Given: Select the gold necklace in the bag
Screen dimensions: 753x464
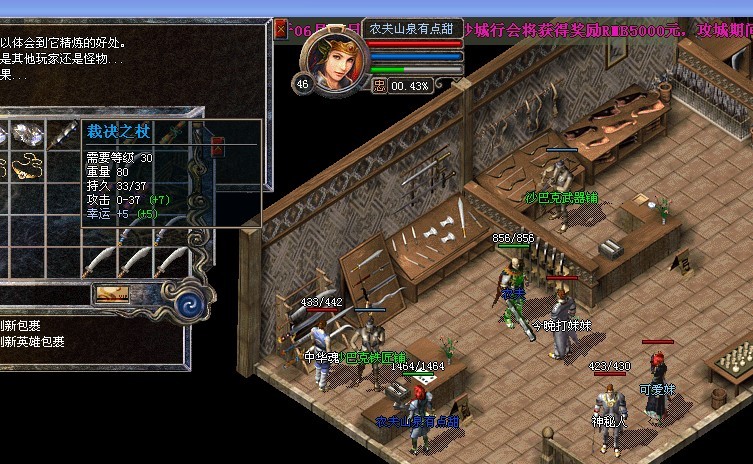Looking at the screenshot, I should (x=27, y=164).
